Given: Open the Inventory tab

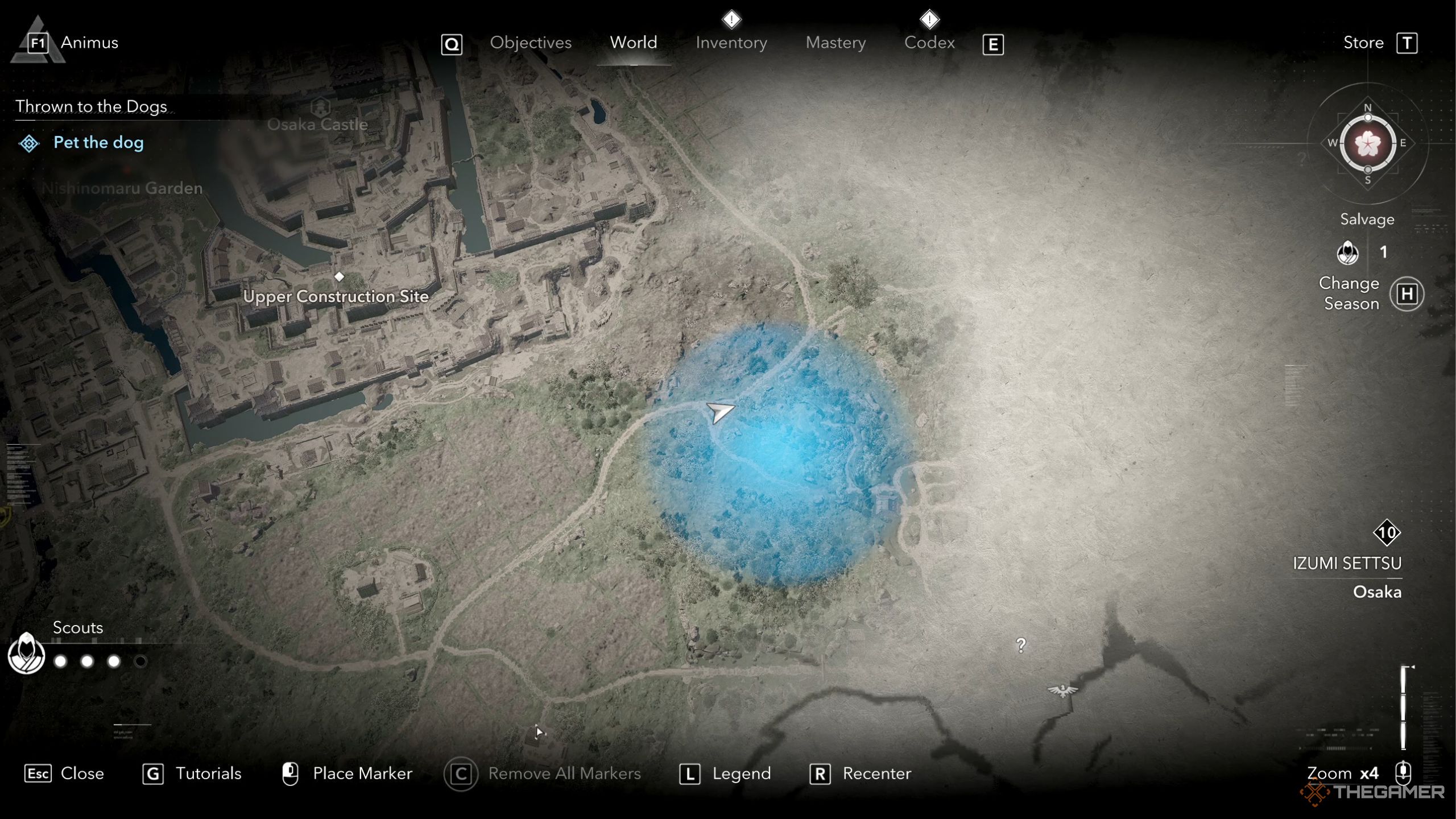Looking at the screenshot, I should (731, 43).
